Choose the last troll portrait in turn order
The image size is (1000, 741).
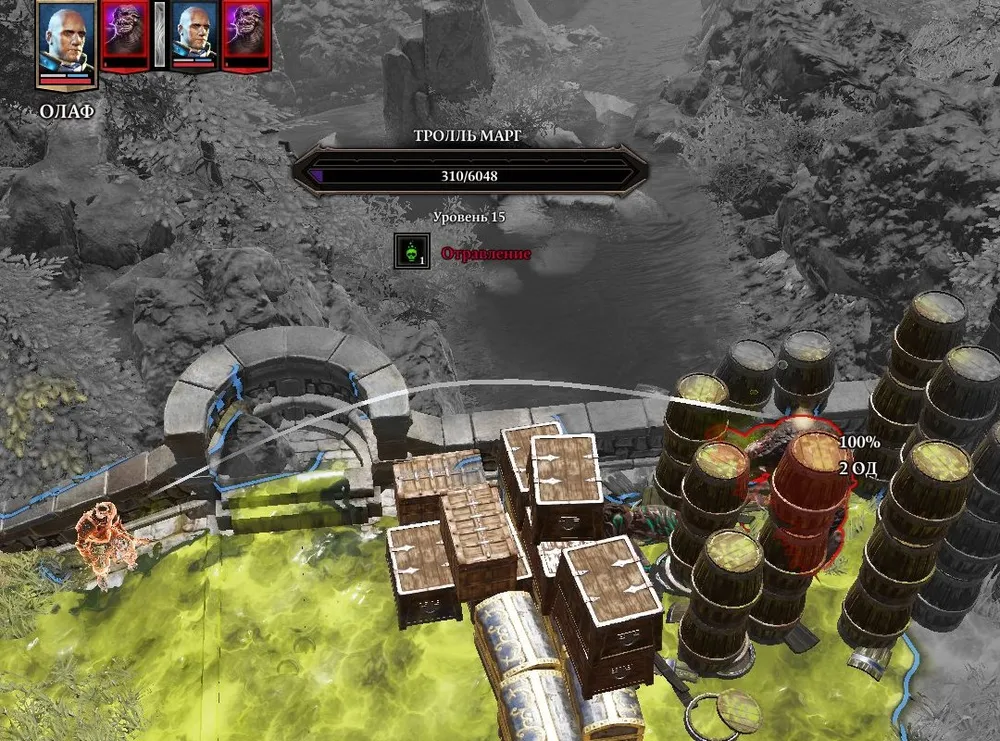point(246,35)
